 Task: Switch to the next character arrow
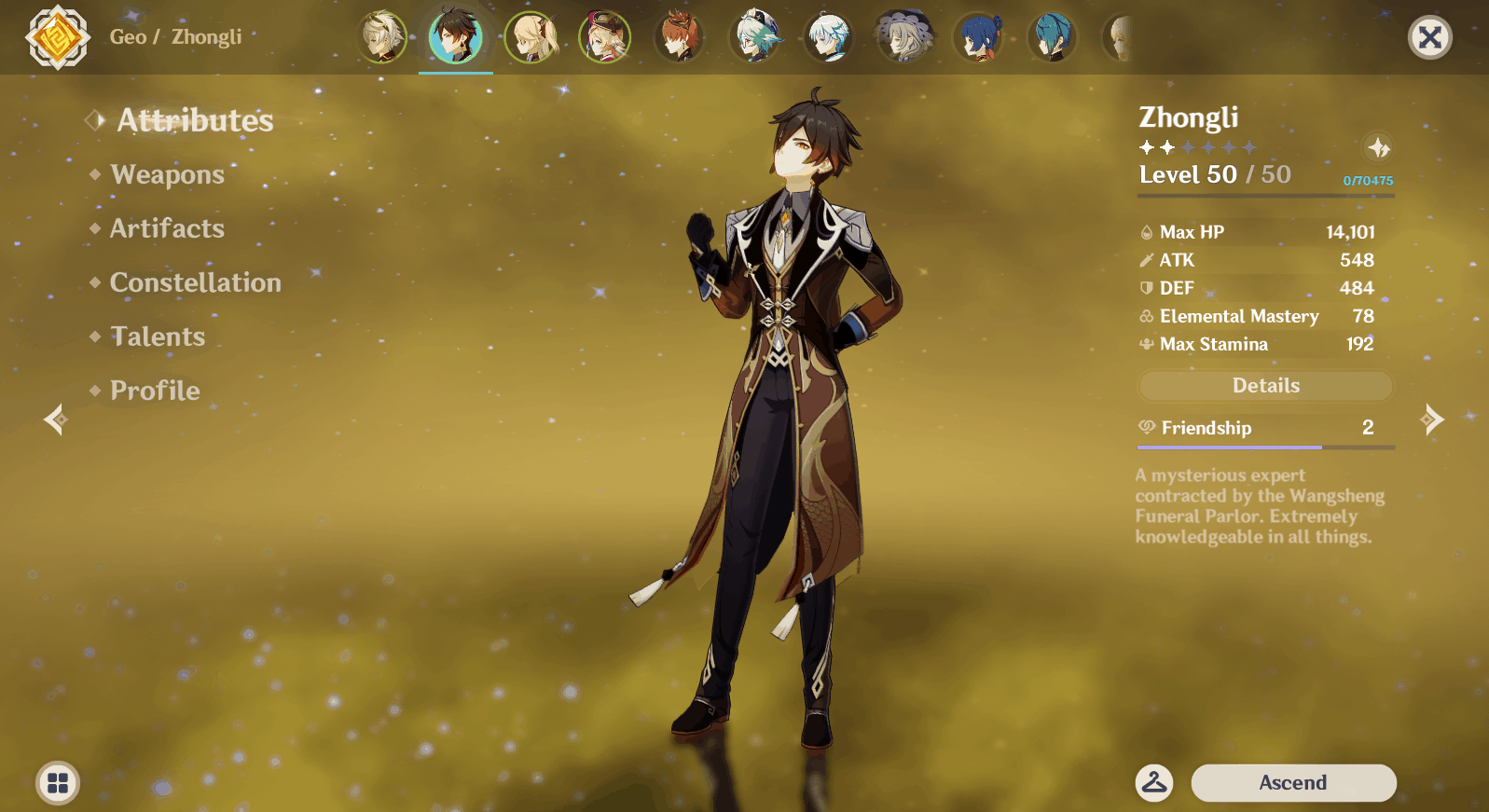[x=1432, y=420]
